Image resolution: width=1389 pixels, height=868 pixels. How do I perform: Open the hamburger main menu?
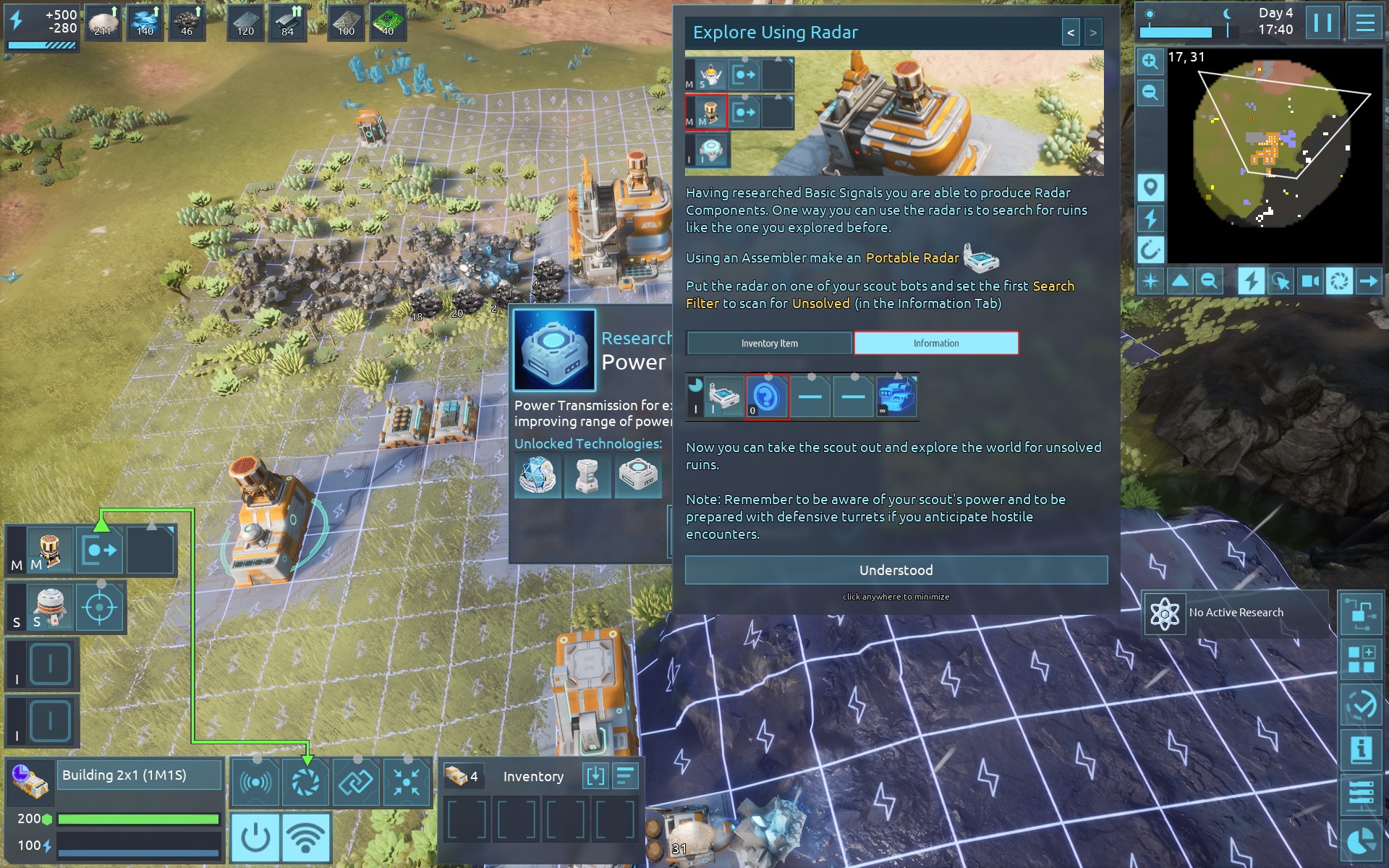[x=1364, y=23]
